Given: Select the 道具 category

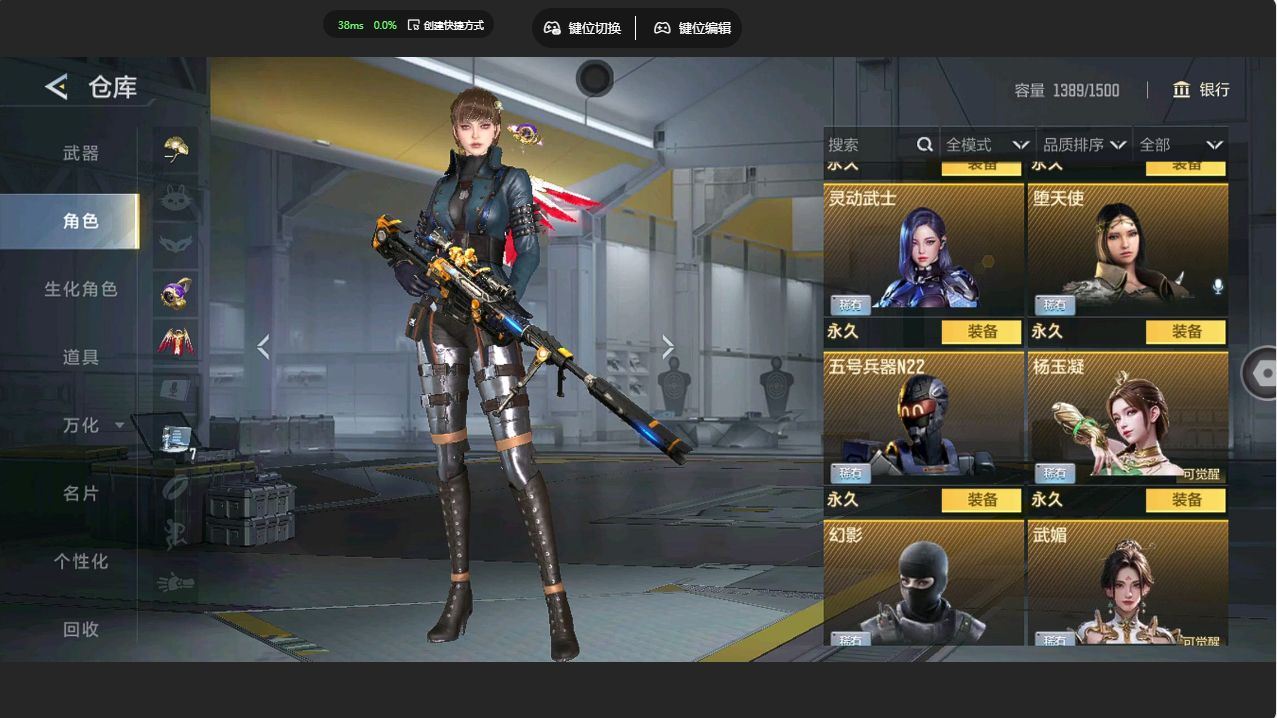Looking at the screenshot, I should [81, 357].
